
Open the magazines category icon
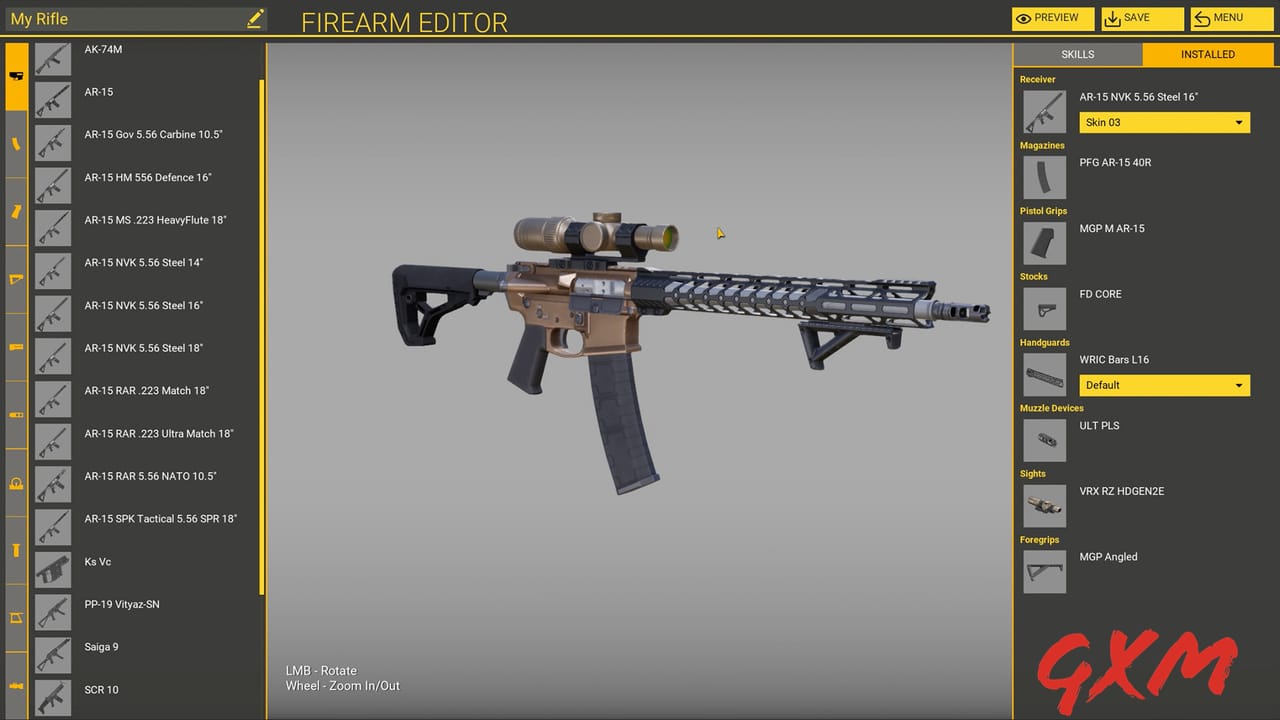click(x=15, y=144)
